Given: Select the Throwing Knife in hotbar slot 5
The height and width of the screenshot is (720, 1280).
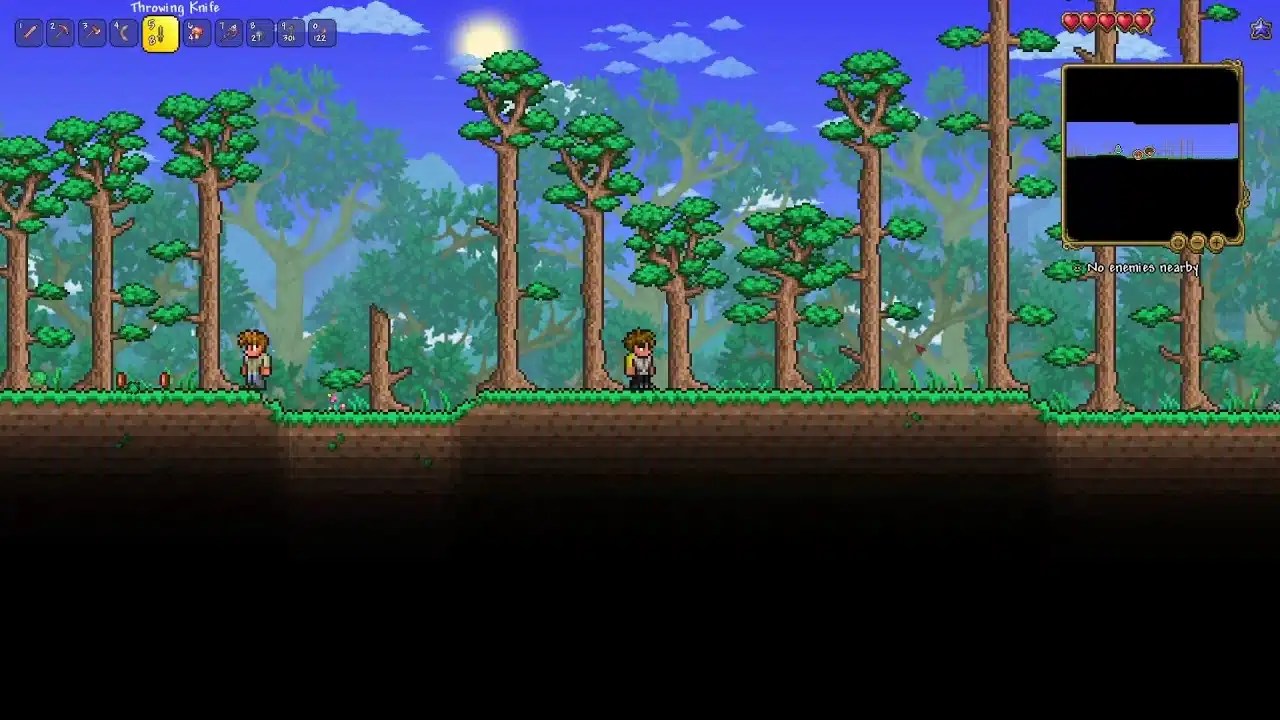Looking at the screenshot, I should click(160, 32).
